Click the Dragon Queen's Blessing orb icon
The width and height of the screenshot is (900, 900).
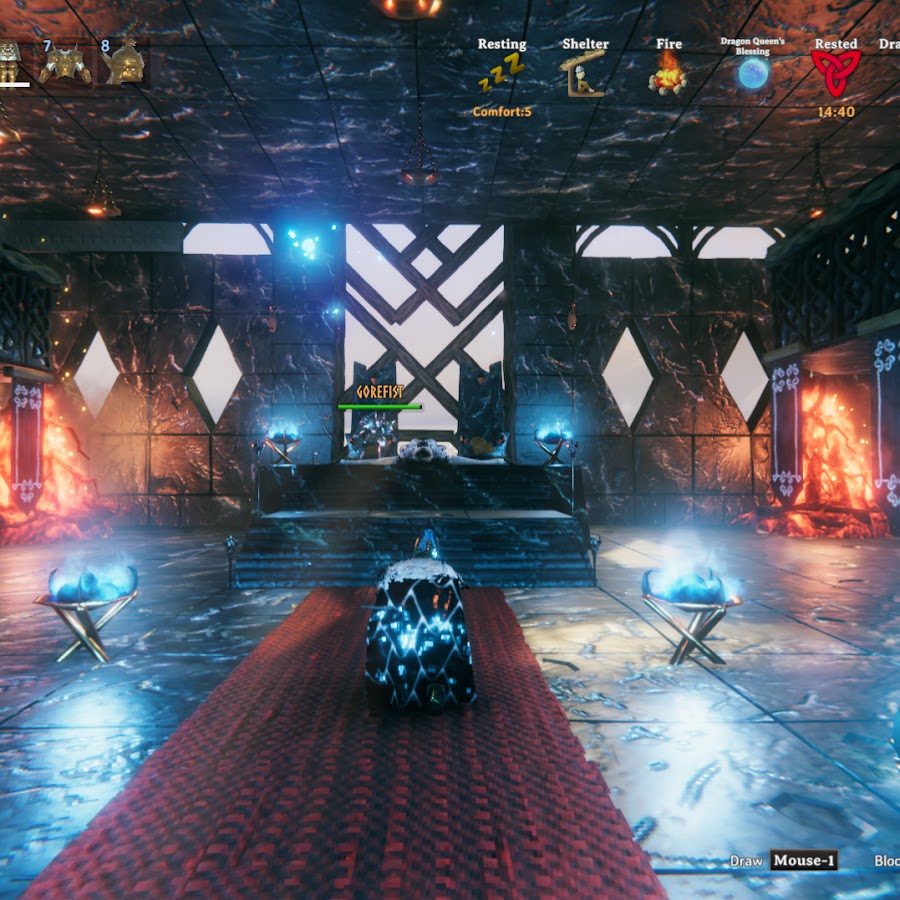point(753,73)
